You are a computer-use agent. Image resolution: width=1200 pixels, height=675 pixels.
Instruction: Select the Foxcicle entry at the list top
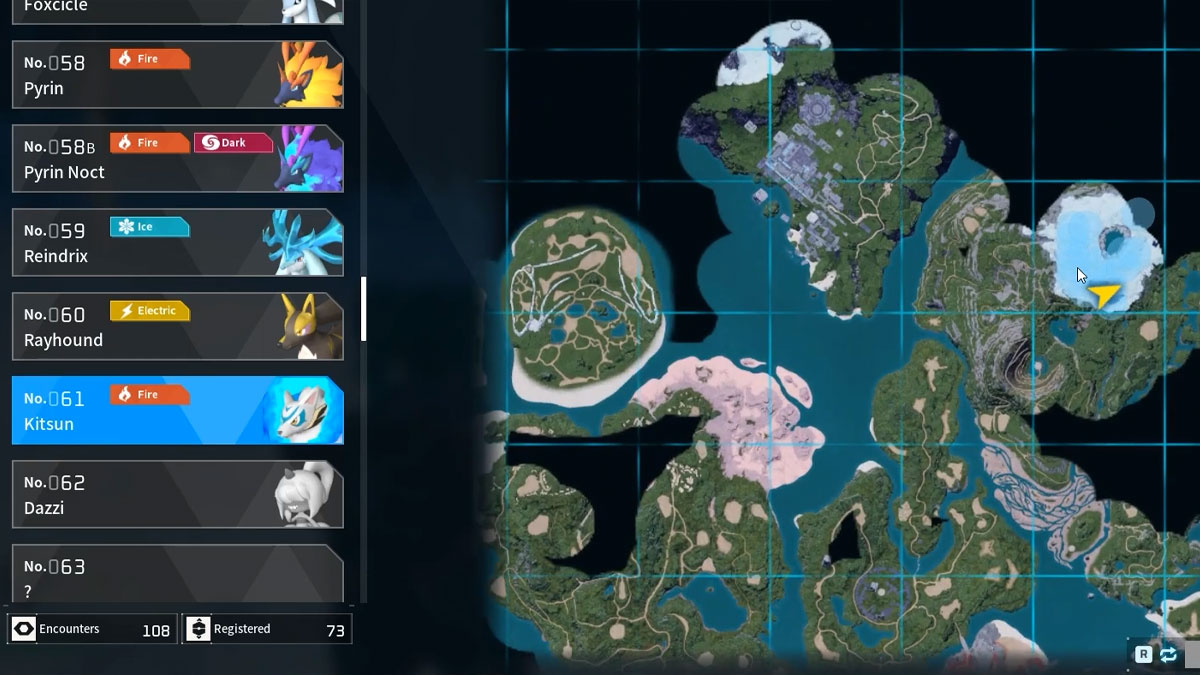pyautogui.click(x=177, y=10)
